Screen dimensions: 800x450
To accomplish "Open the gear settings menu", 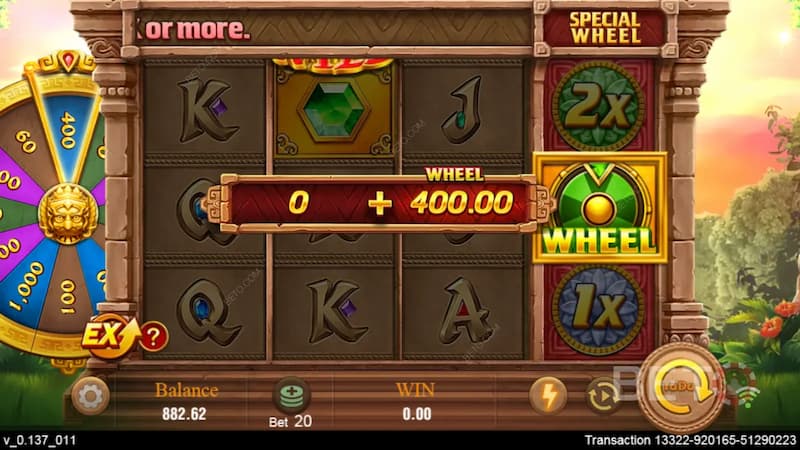I will 91,397.
